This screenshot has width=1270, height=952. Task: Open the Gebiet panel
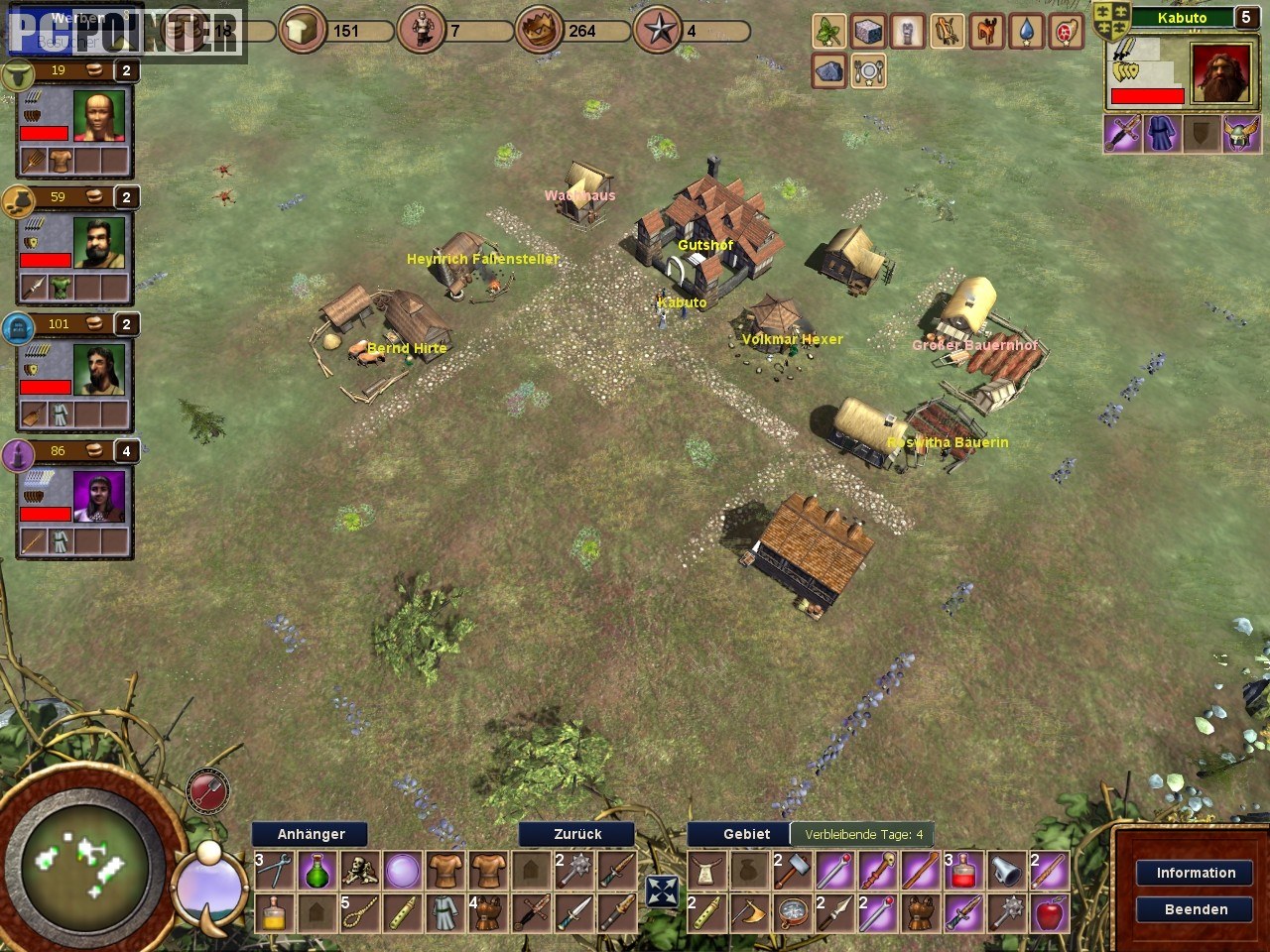click(x=746, y=834)
